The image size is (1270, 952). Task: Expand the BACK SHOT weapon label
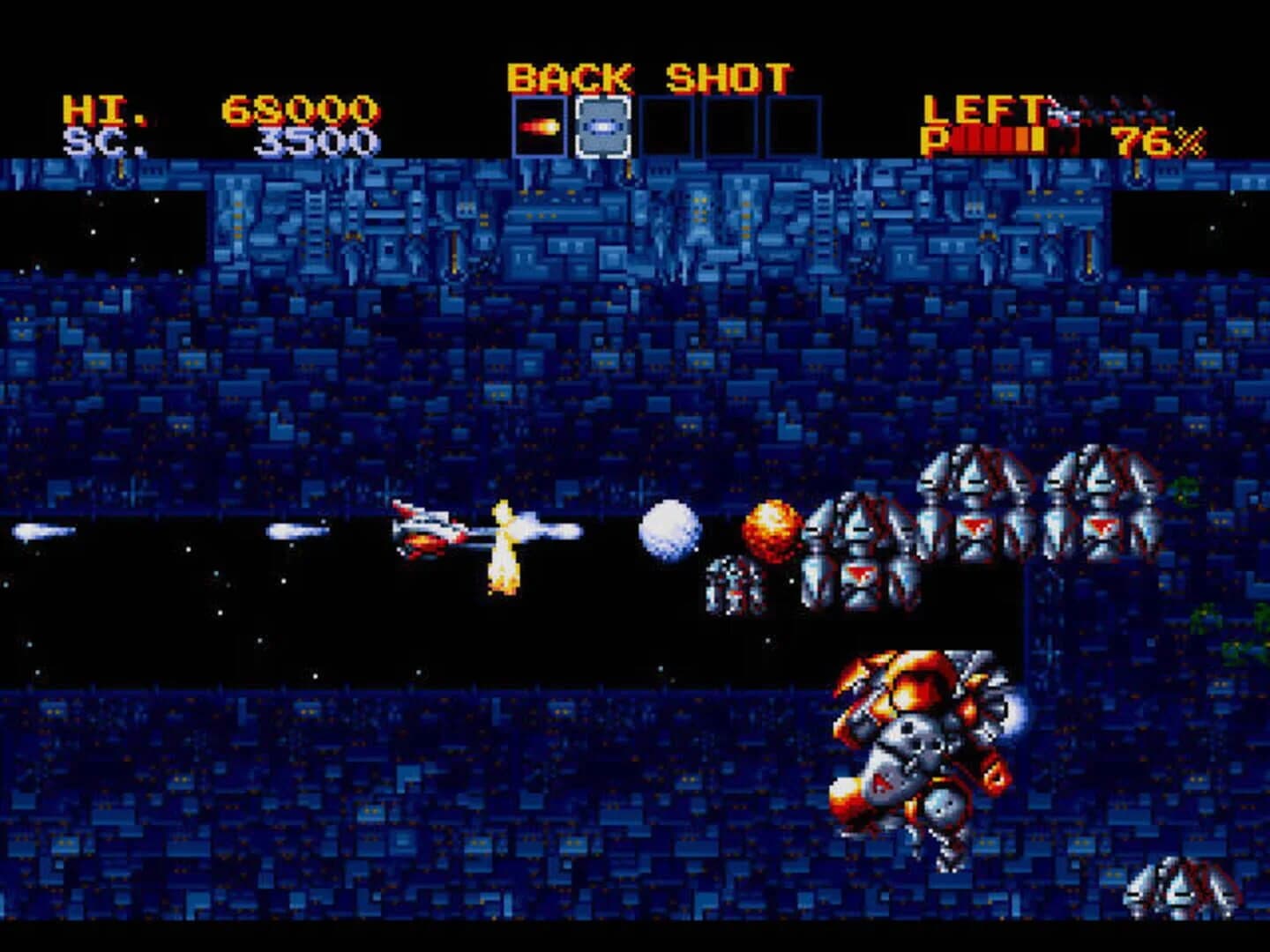click(650, 78)
